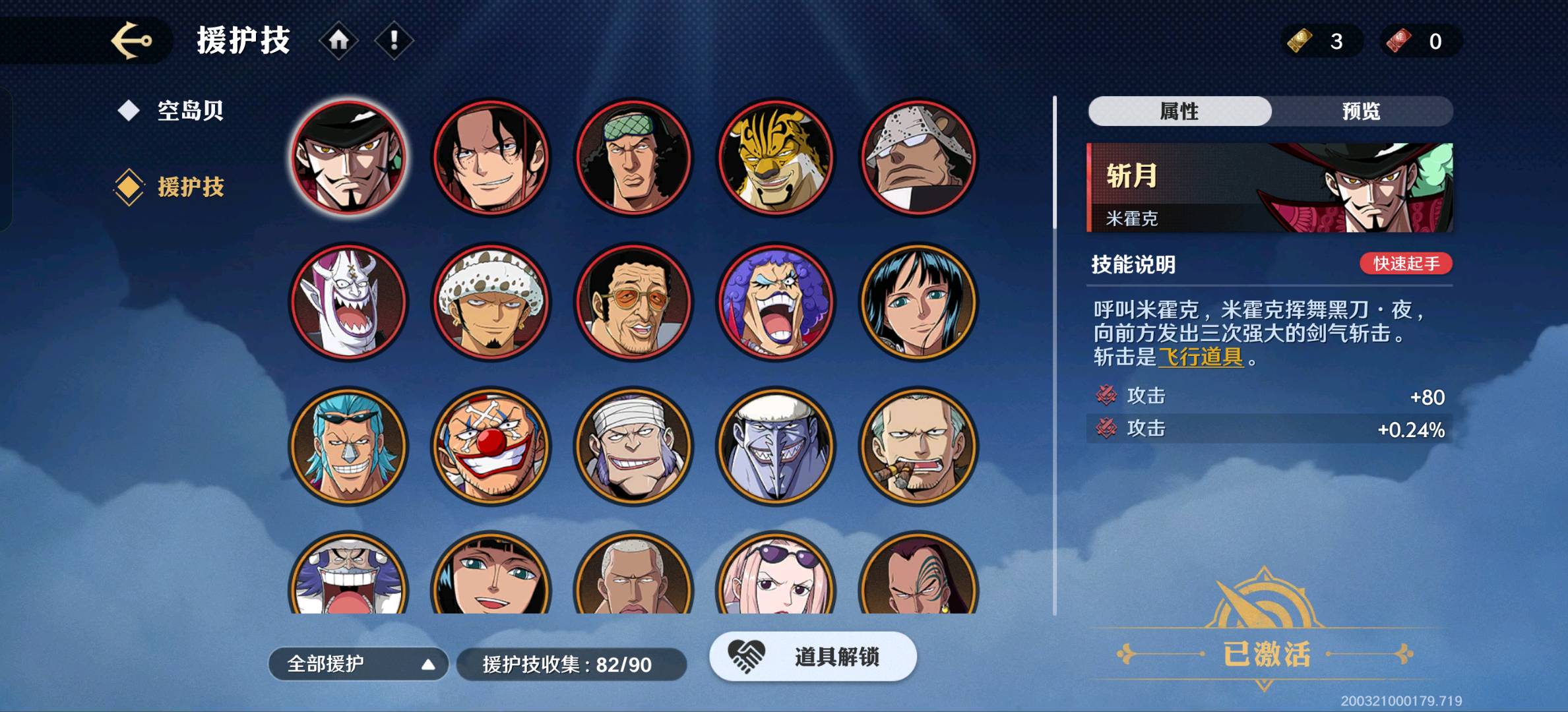This screenshot has height=712, width=1568.
Task: Return to home screen via house icon
Action: pyautogui.click(x=338, y=41)
